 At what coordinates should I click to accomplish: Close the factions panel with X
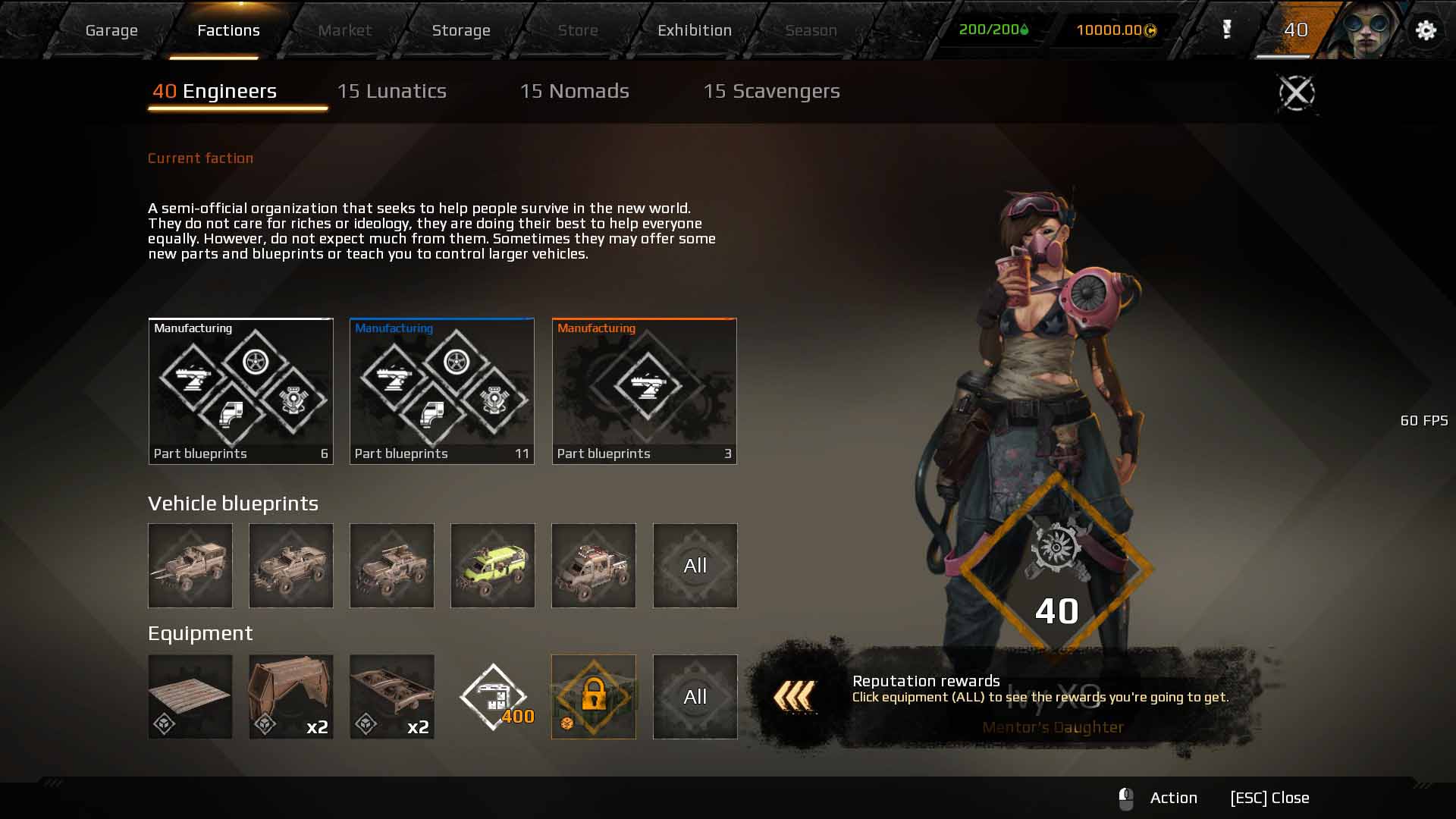[x=1297, y=93]
